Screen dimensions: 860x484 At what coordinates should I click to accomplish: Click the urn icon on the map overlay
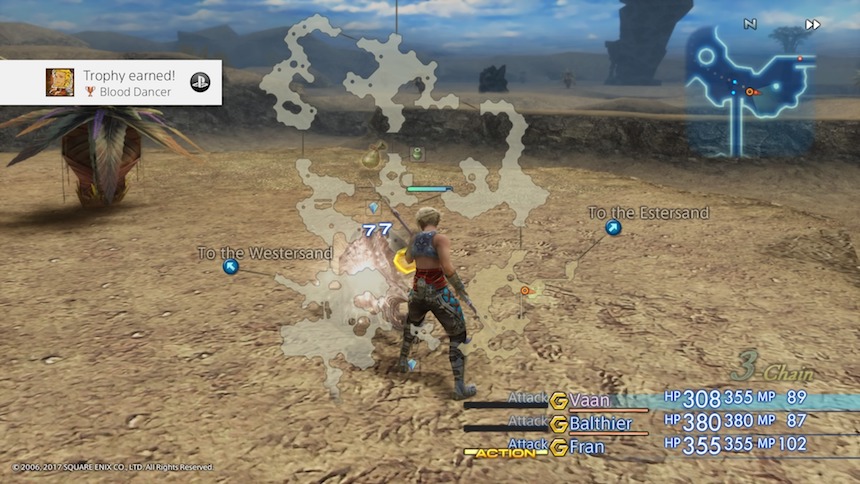(x=374, y=156)
